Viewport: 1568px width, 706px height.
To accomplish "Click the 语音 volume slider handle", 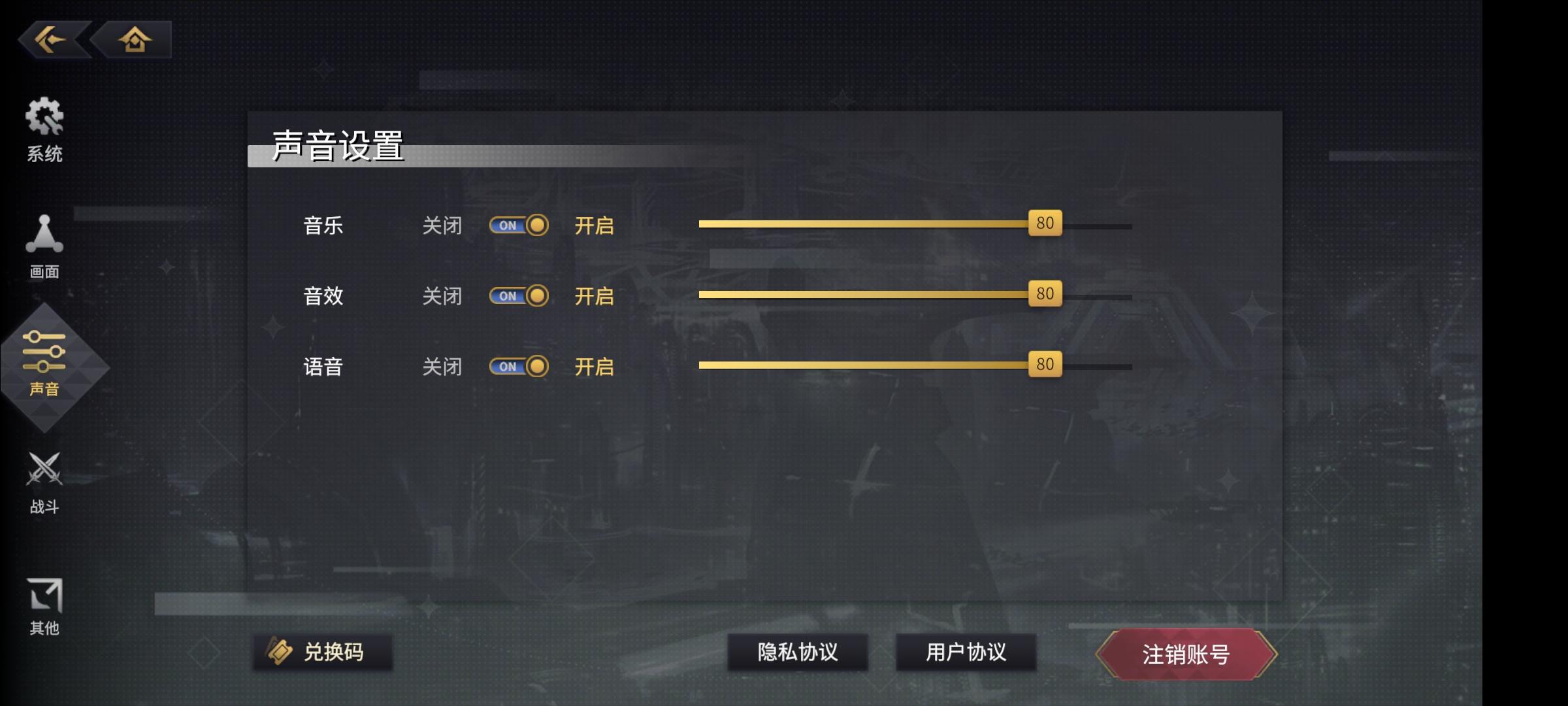I will tap(1046, 365).
